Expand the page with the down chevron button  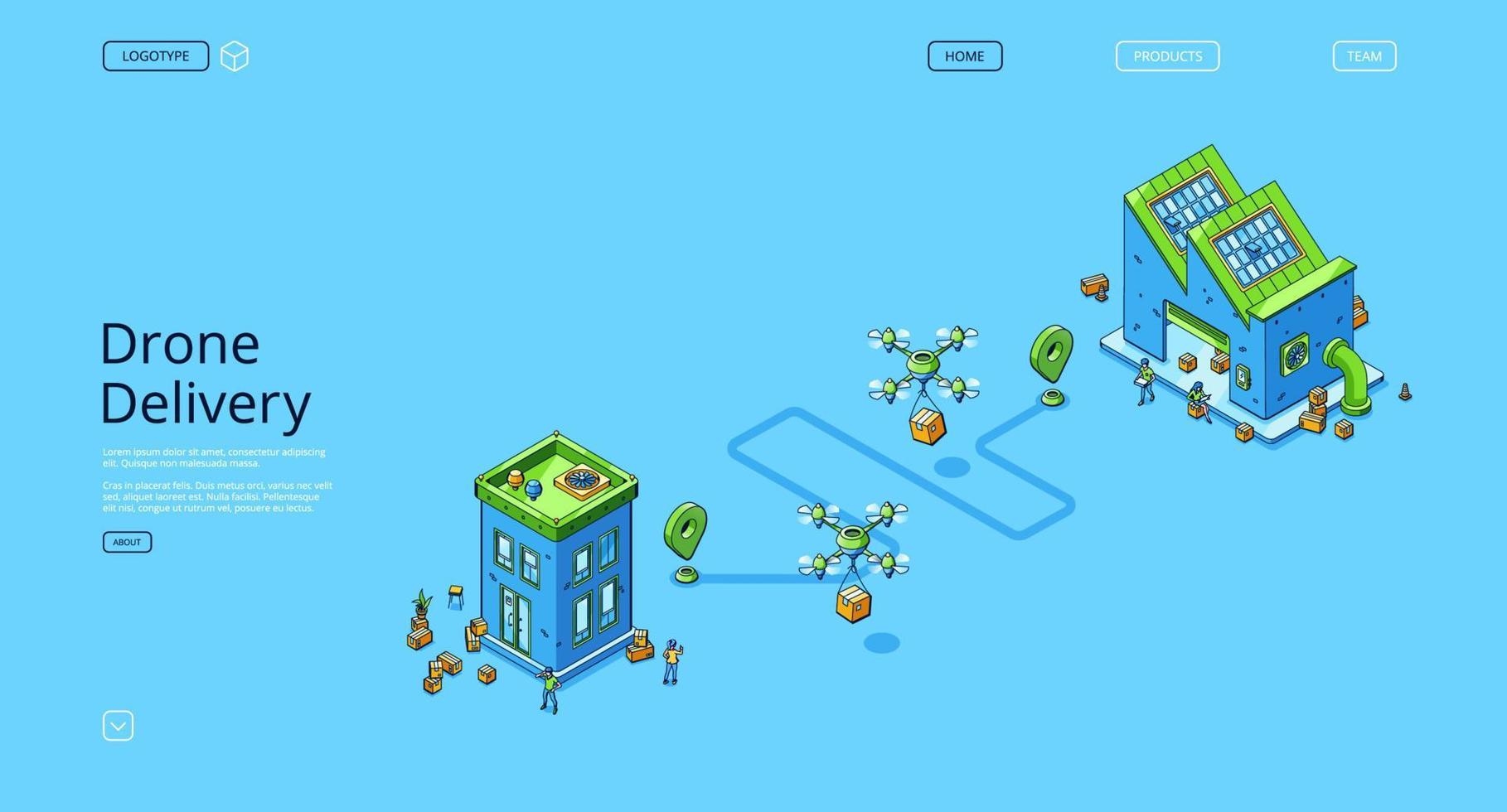(118, 725)
